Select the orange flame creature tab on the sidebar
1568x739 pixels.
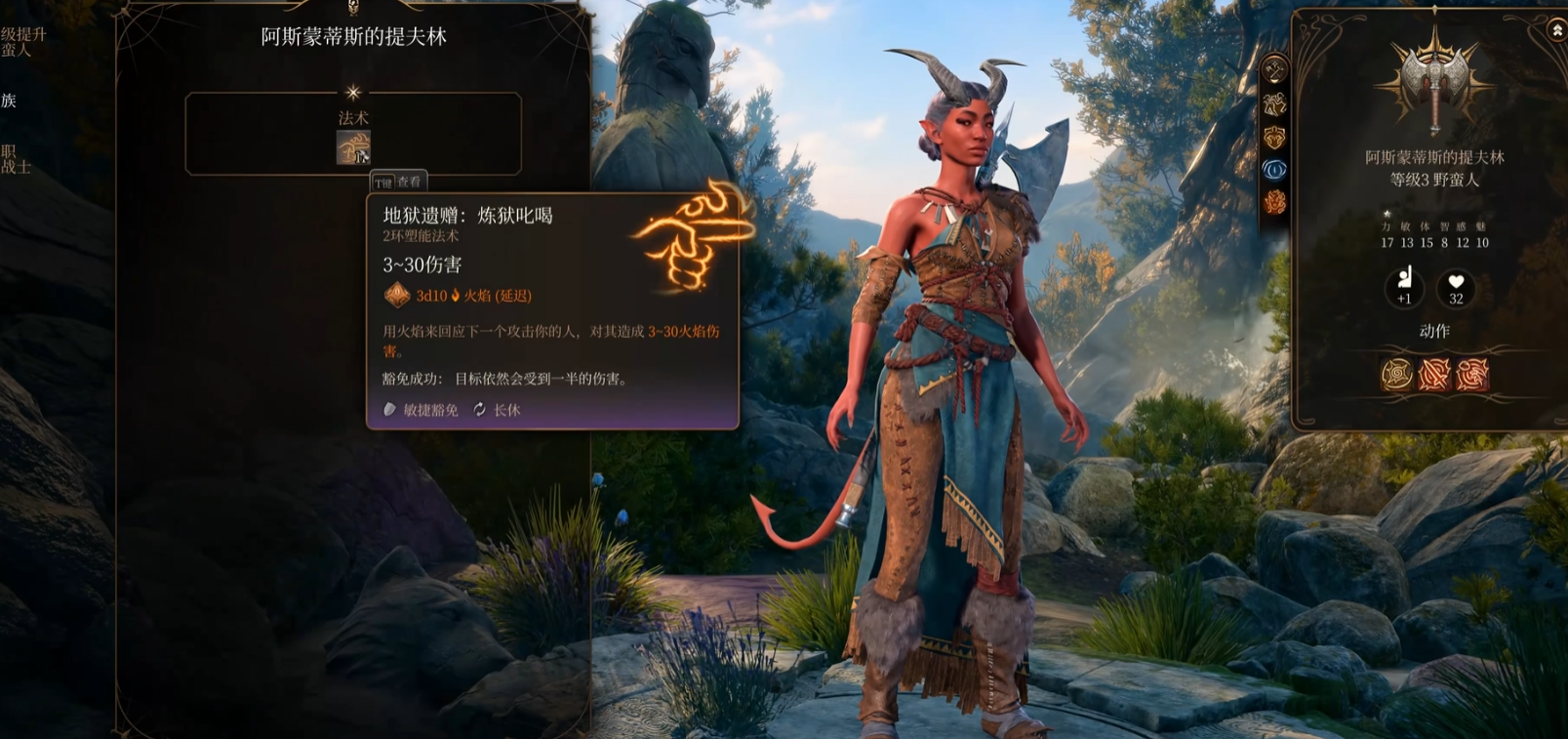click(1274, 203)
